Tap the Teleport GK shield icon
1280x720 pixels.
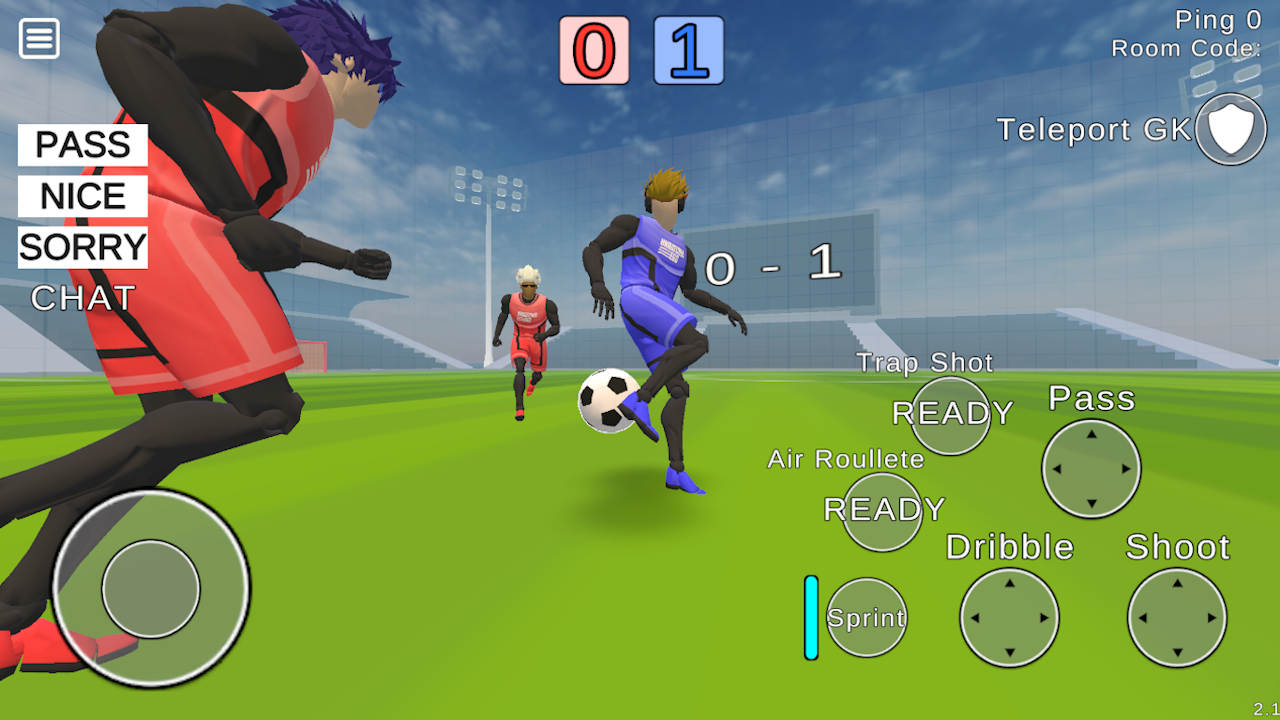(x=1231, y=129)
